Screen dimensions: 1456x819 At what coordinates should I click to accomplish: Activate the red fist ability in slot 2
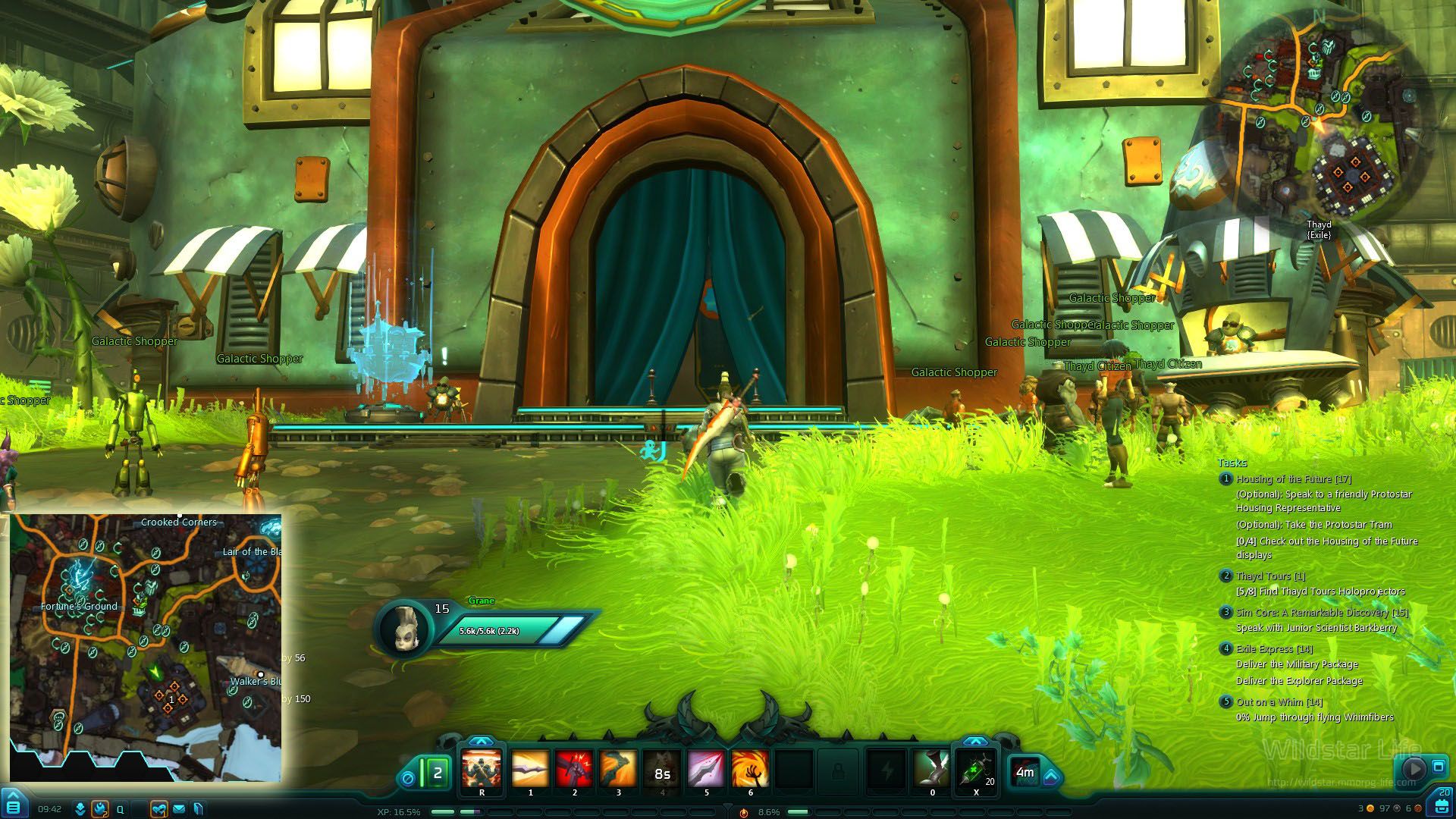pos(574,770)
